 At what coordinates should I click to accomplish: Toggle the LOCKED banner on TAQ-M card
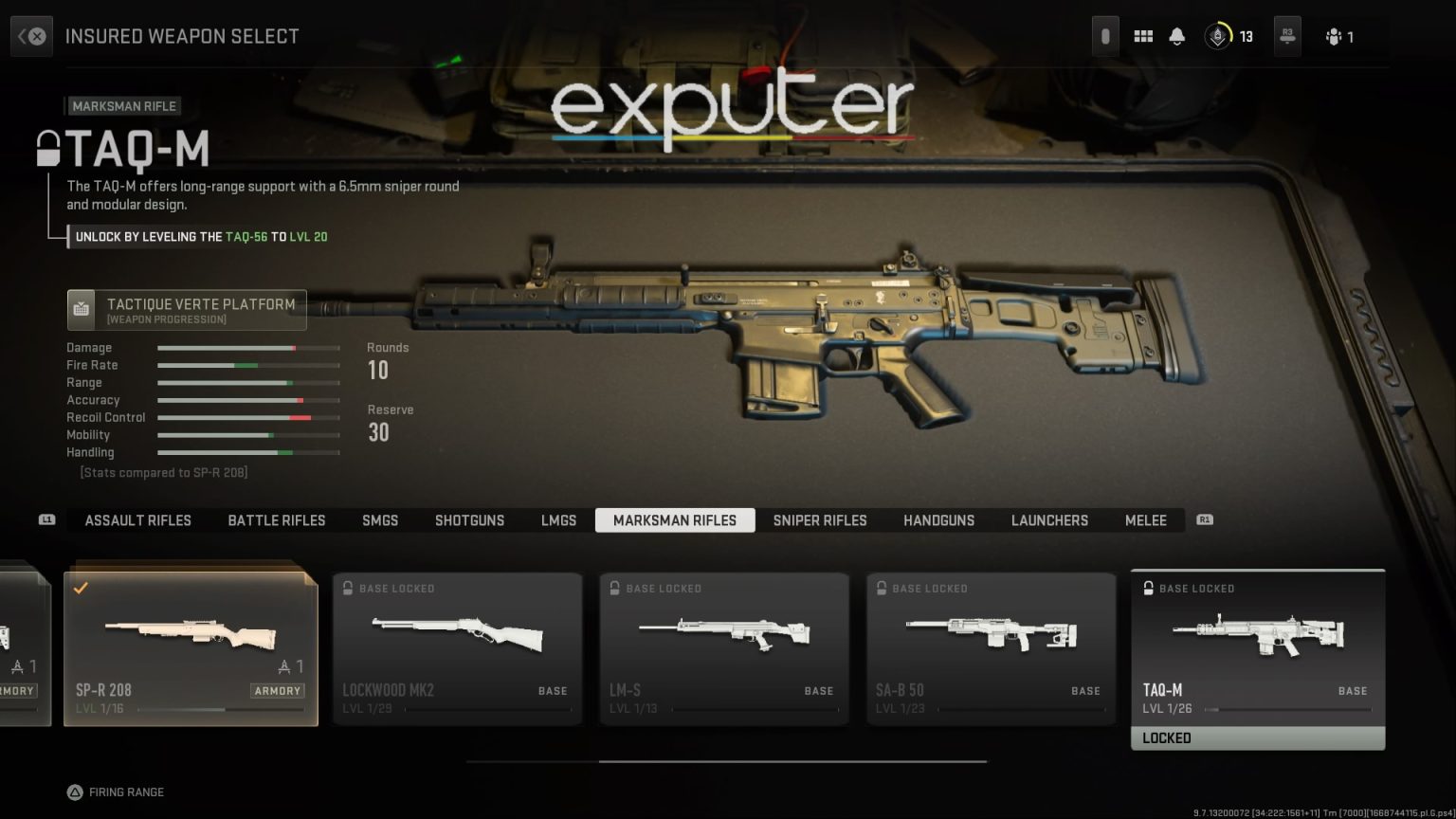point(1258,737)
